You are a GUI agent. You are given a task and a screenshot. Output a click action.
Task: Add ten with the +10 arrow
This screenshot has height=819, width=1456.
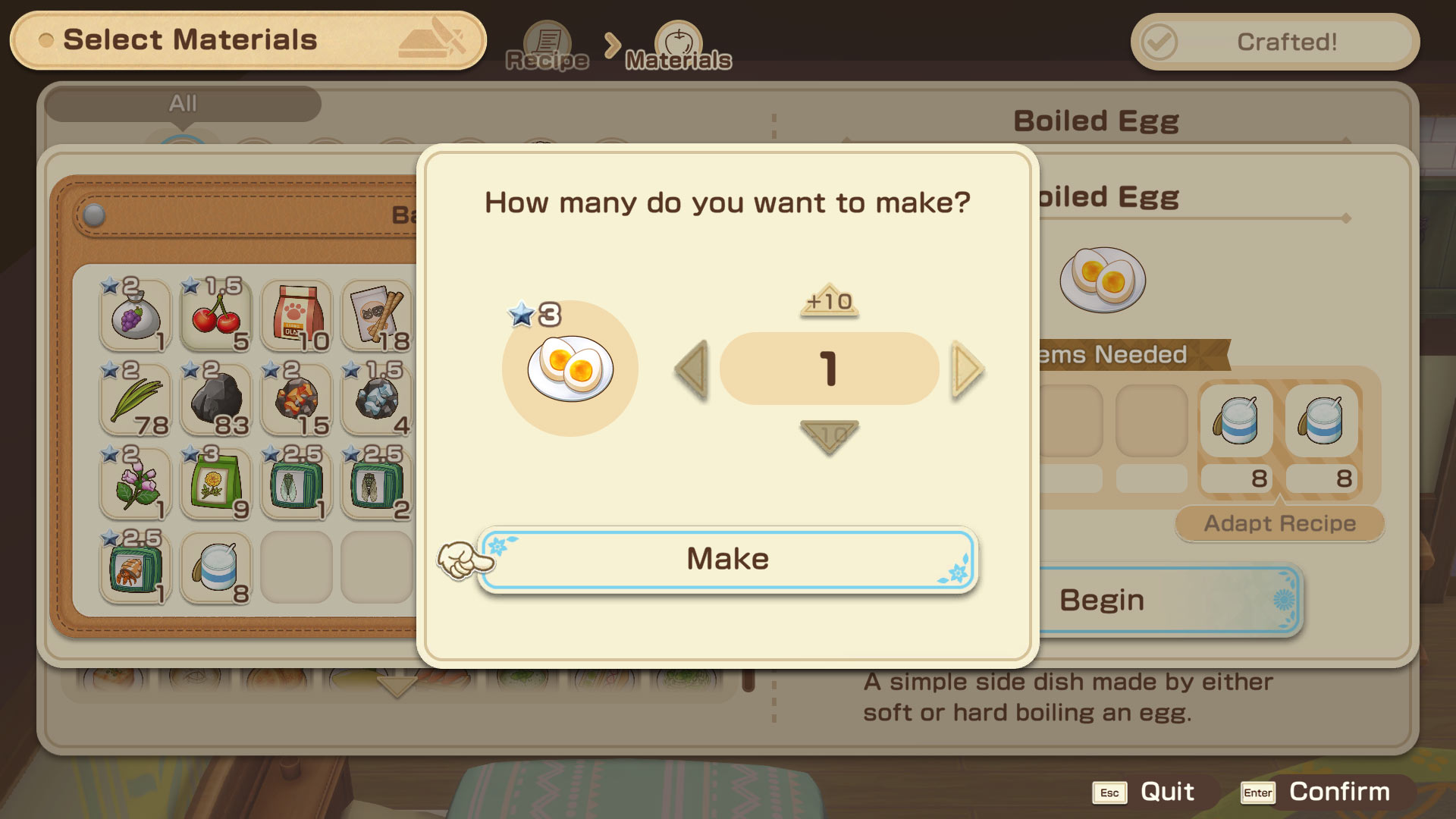[829, 301]
